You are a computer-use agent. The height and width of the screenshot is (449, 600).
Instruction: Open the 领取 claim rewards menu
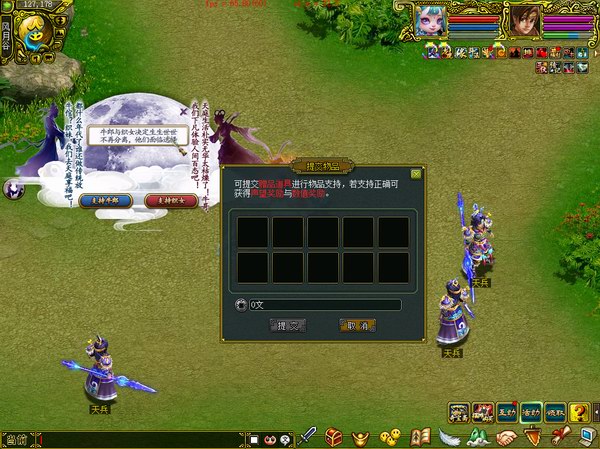pyautogui.click(x=553, y=411)
